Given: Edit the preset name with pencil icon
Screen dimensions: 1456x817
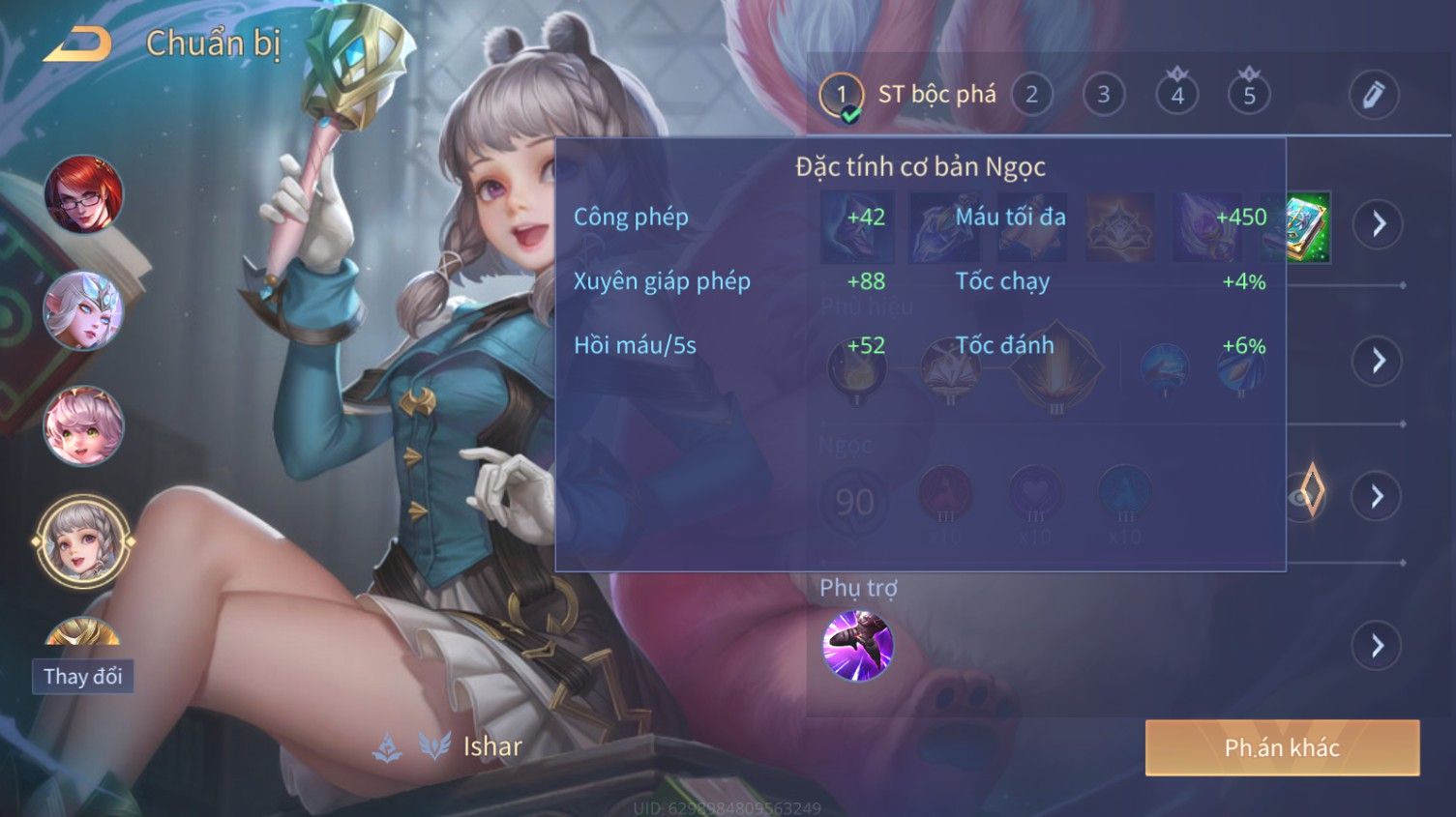Looking at the screenshot, I should pyautogui.click(x=1373, y=95).
